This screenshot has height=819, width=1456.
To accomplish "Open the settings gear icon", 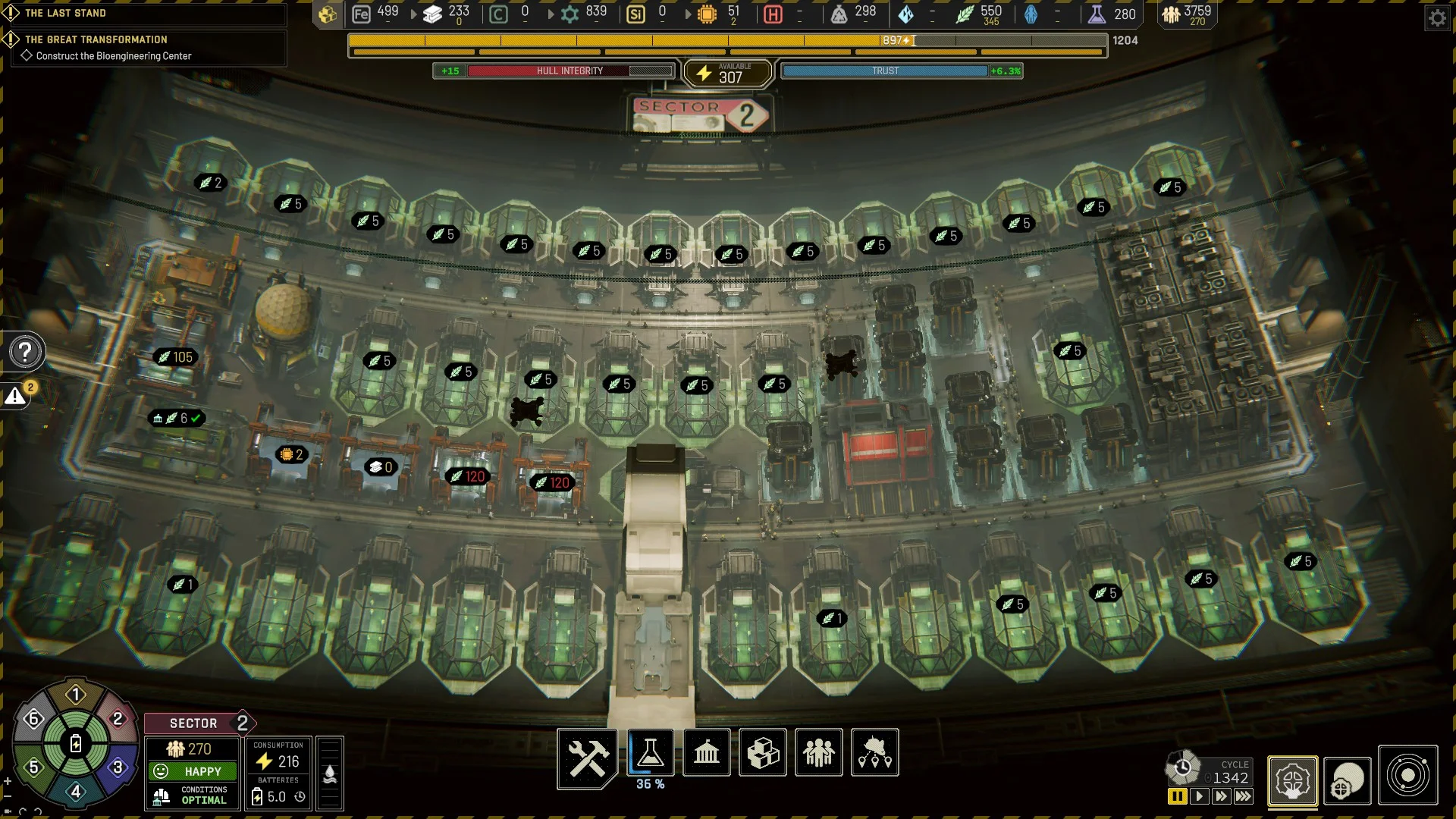I will 1437,18.
